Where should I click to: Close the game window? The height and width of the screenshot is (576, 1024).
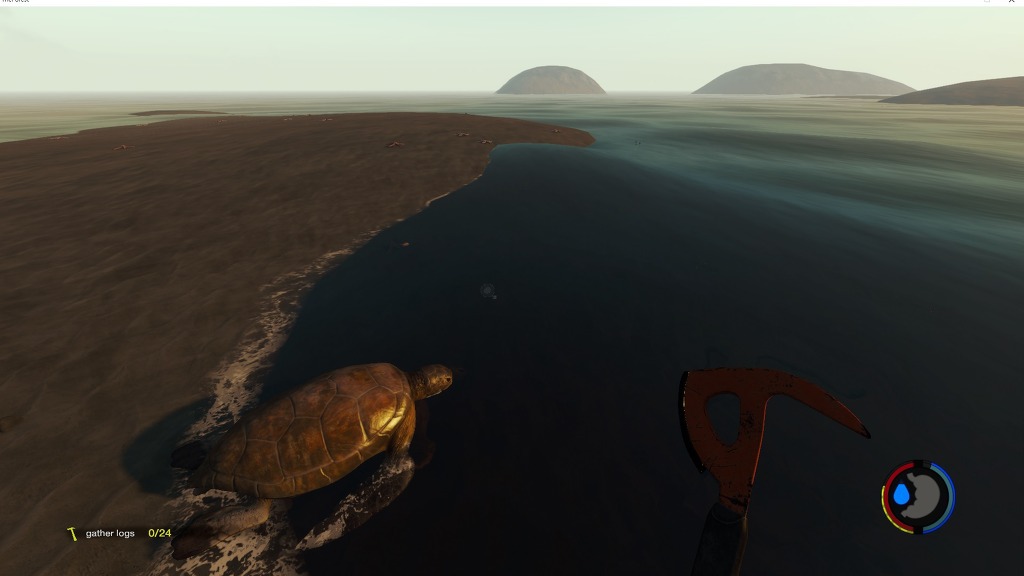click(x=1013, y=2)
